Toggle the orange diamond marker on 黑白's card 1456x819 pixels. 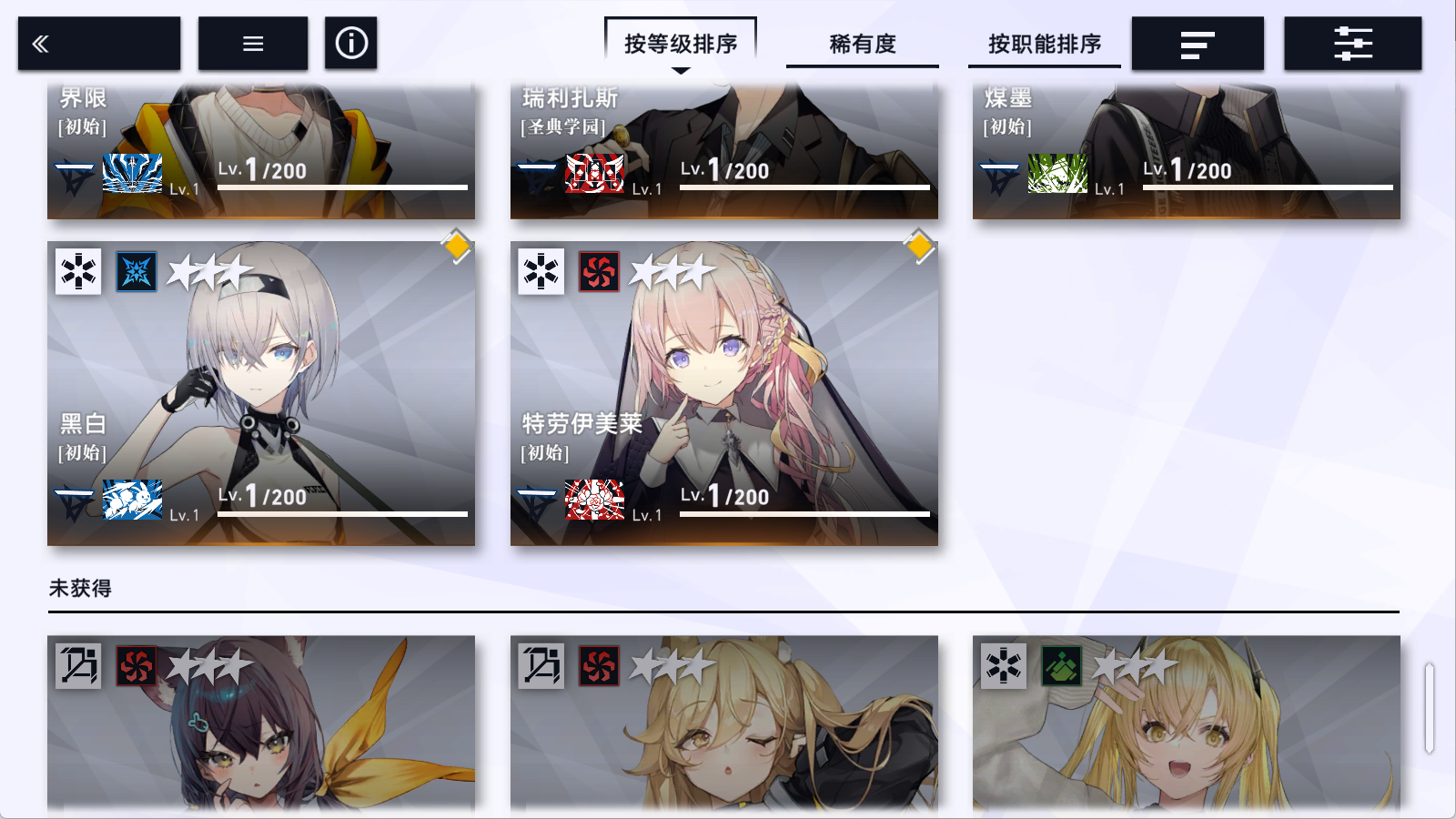(455, 245)
